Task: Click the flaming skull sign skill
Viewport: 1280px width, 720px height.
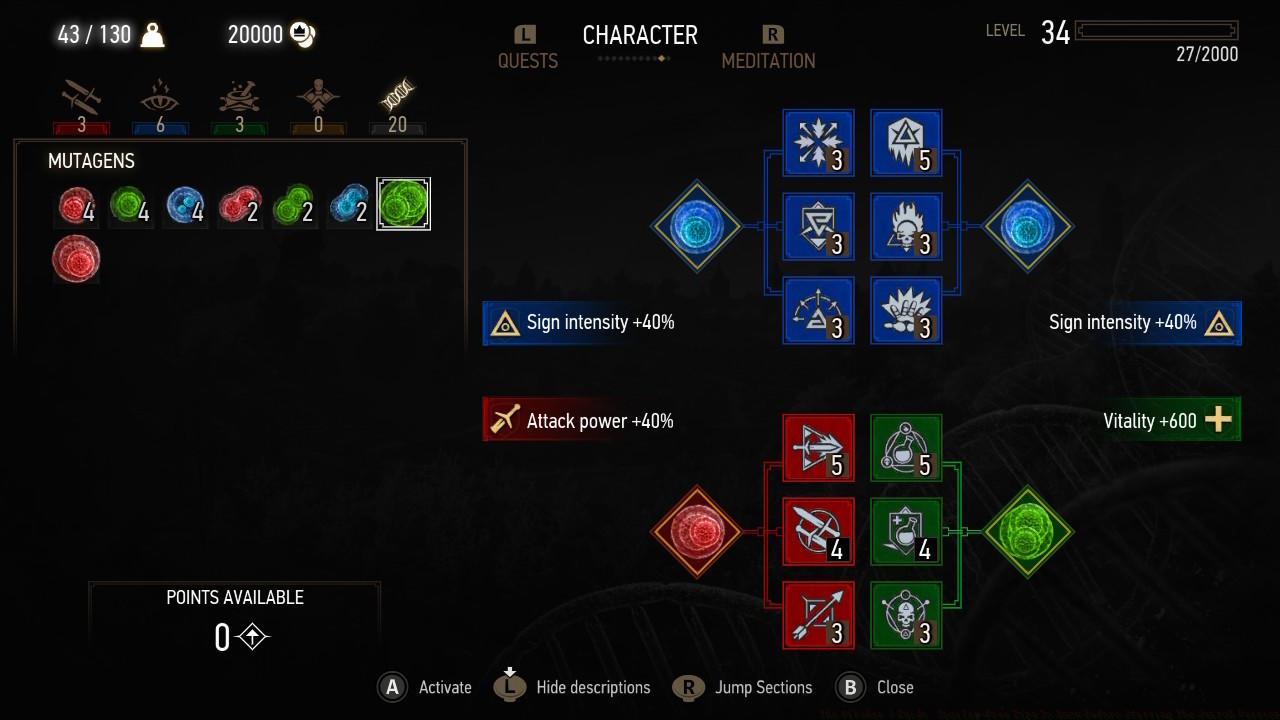Action: [x=905, y=227]
